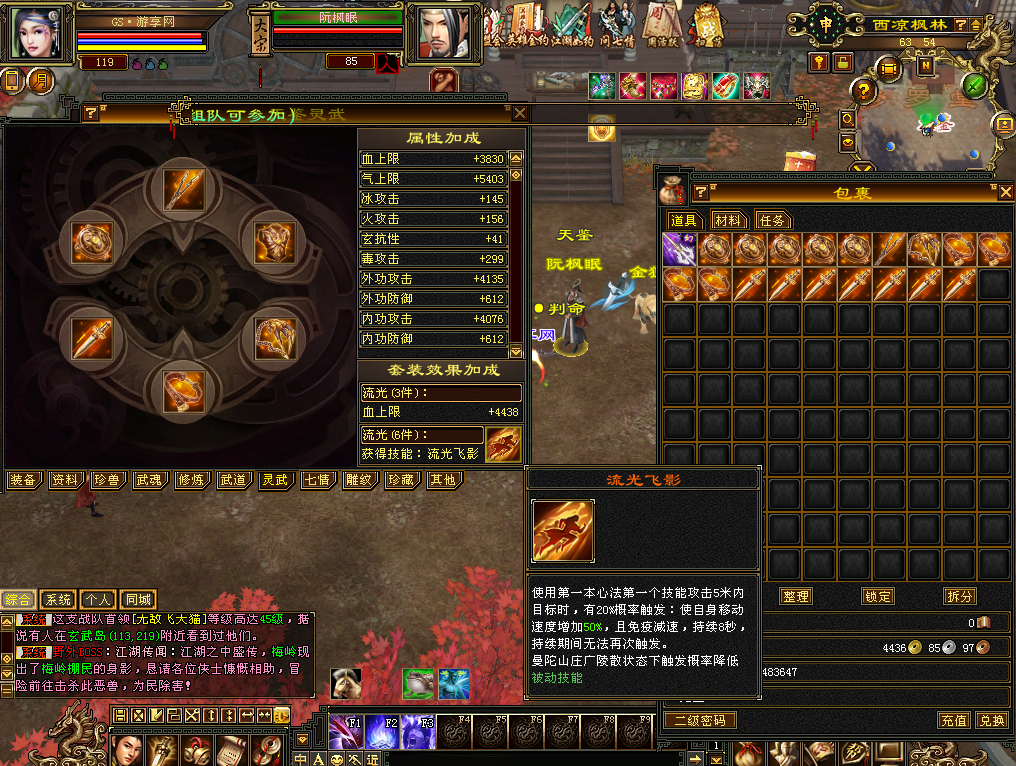Switch to the 七情 tab

coord(316,480)
